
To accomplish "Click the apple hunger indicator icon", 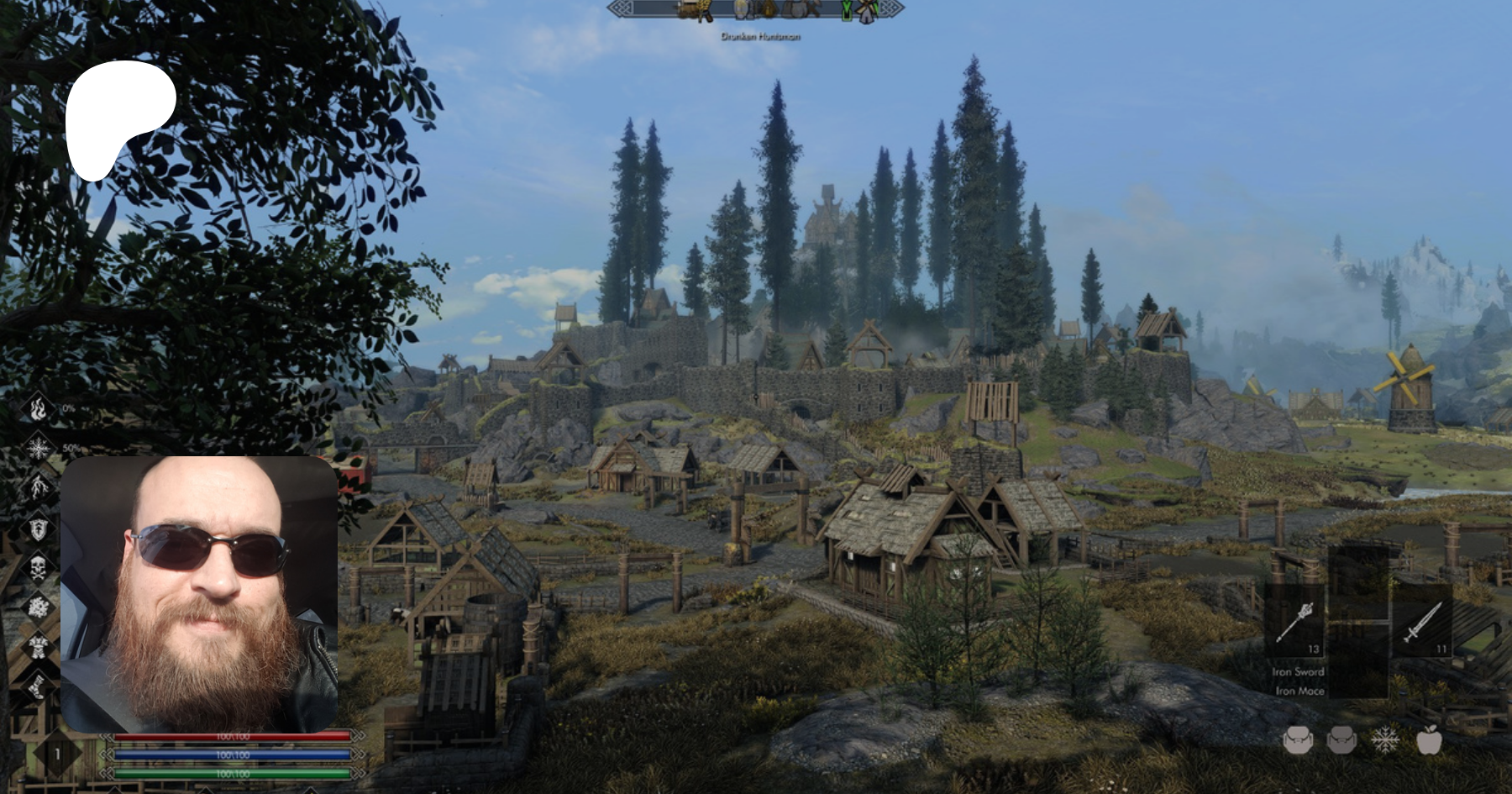I will tap(1429, 740).
